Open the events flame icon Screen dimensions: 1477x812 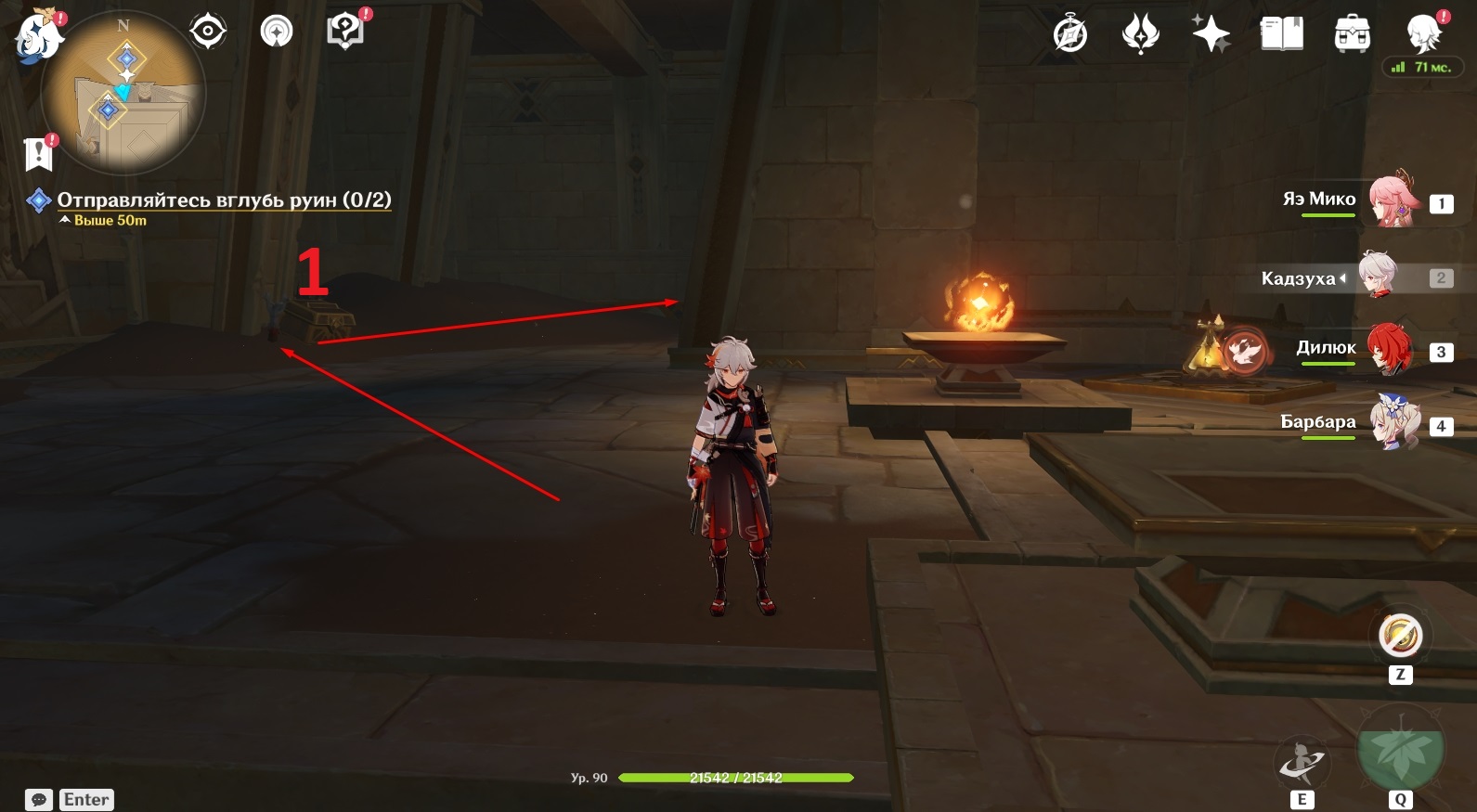(1140, 34)
